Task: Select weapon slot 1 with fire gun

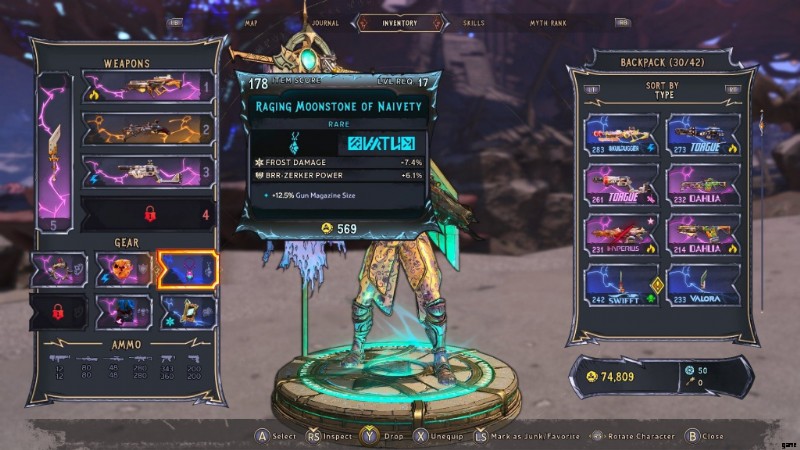Action: click(x=146, y=88)
